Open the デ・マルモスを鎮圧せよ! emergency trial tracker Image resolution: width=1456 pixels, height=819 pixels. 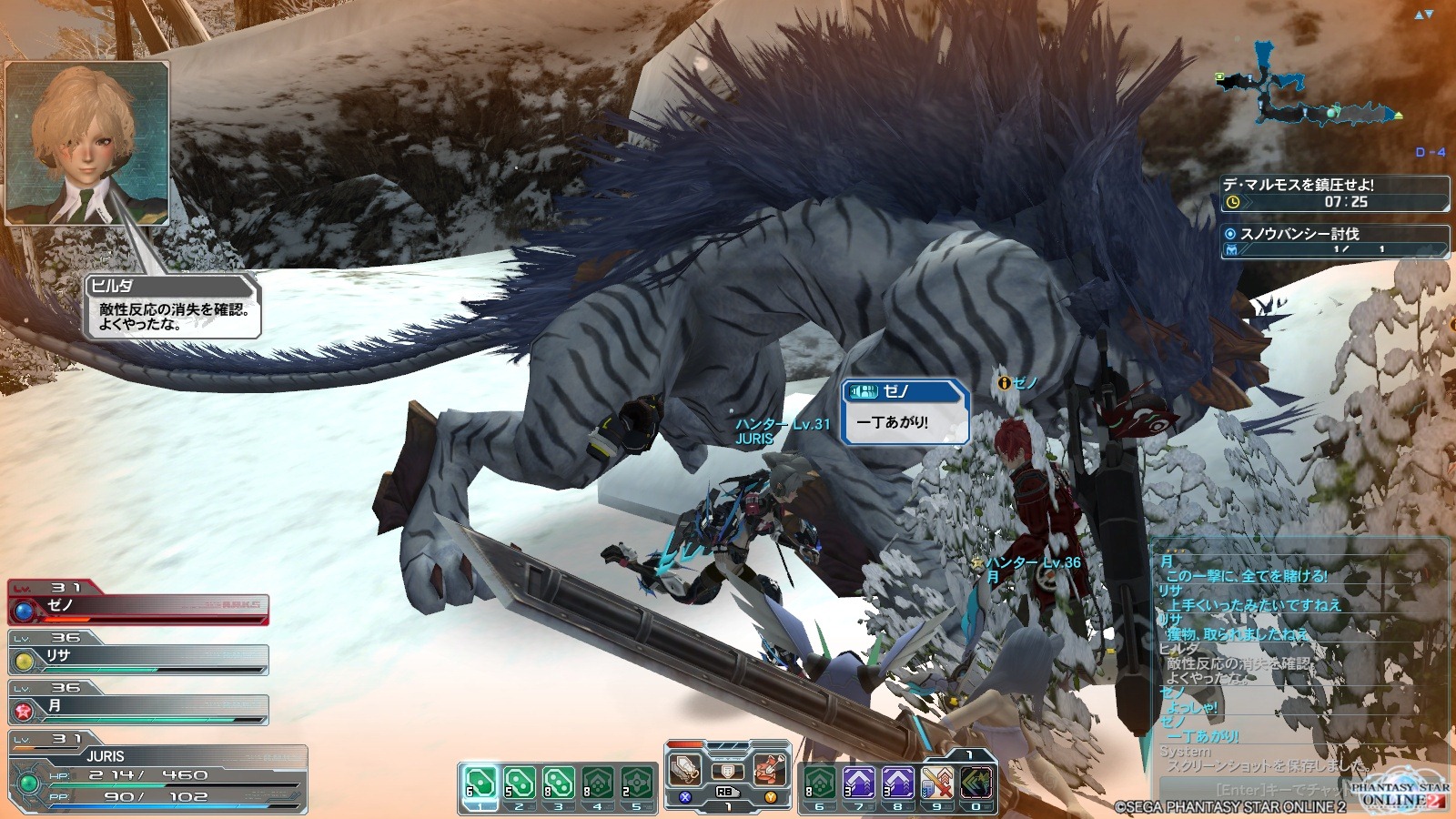coord(1334,193)
